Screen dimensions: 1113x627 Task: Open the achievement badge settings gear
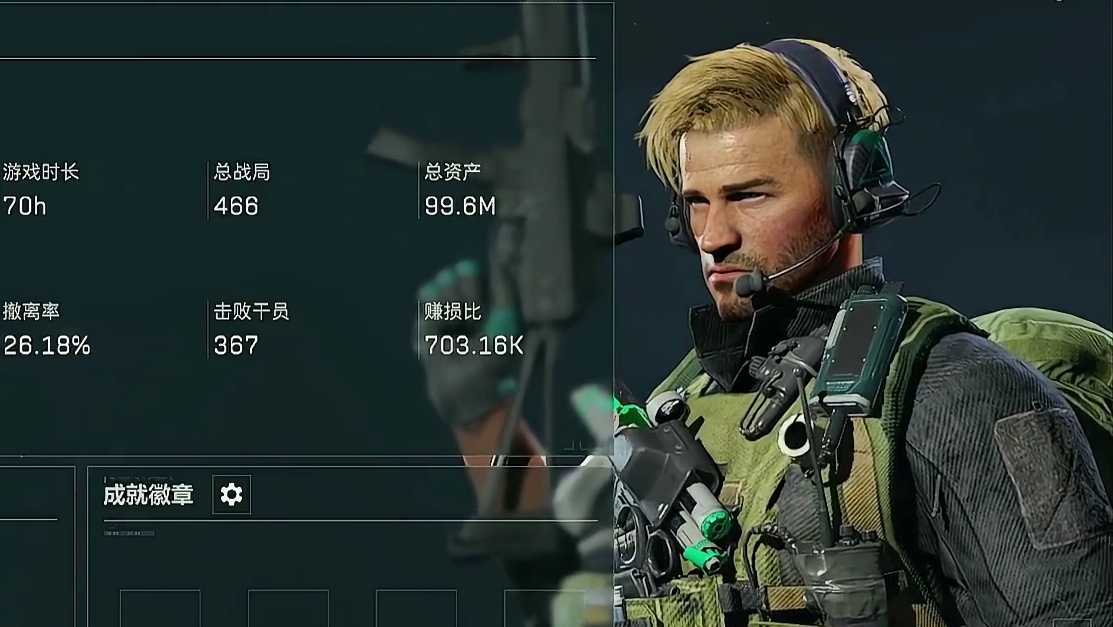click(x=231, y=494)
